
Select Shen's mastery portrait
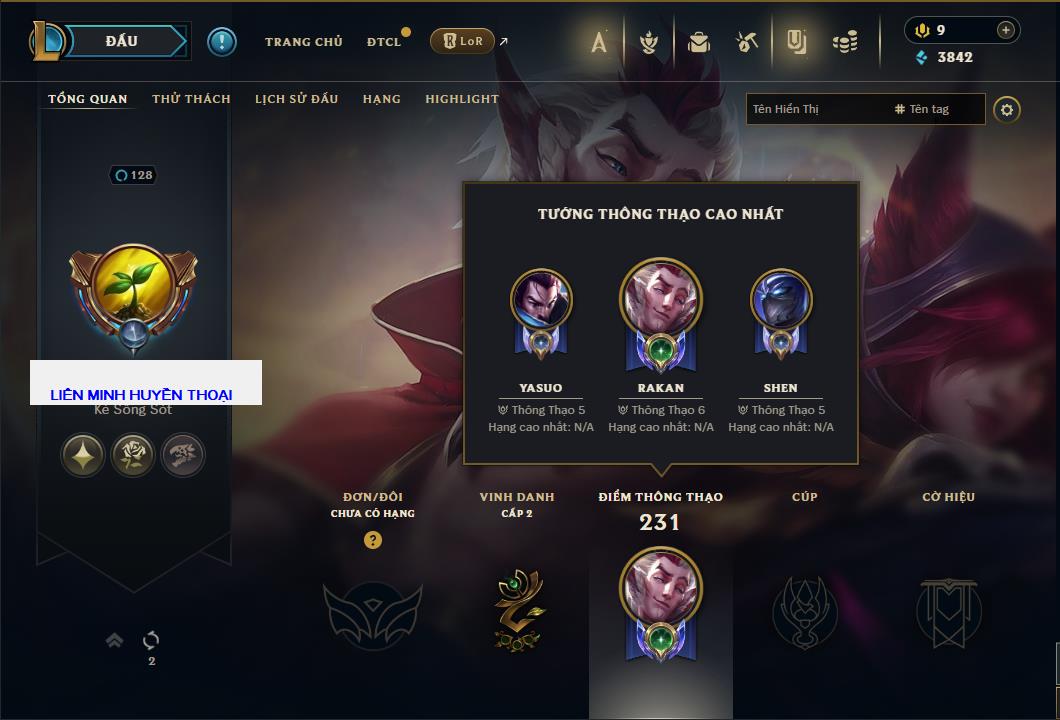[x=781, y=301]
